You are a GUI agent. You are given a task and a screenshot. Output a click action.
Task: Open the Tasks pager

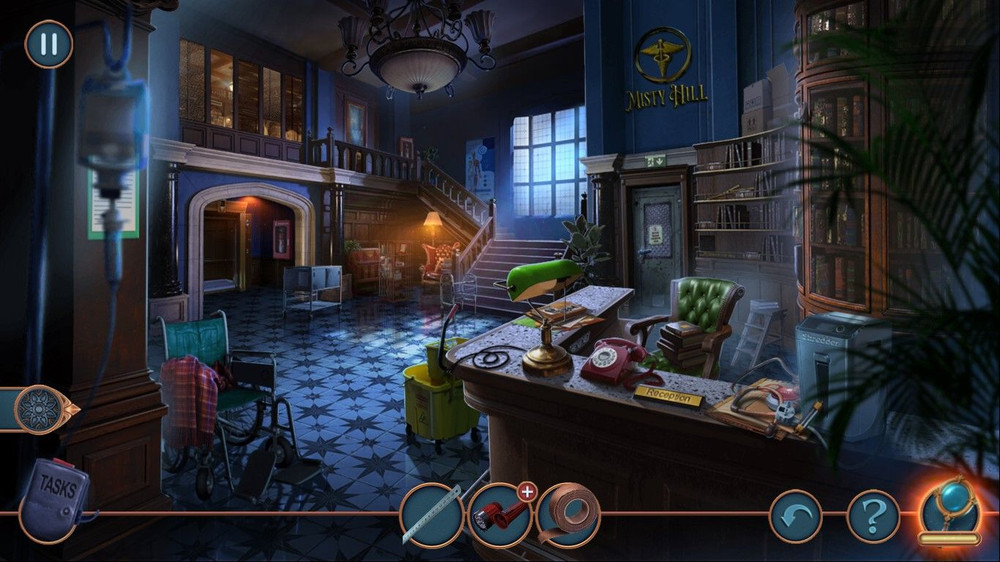(x=55, y=497)
